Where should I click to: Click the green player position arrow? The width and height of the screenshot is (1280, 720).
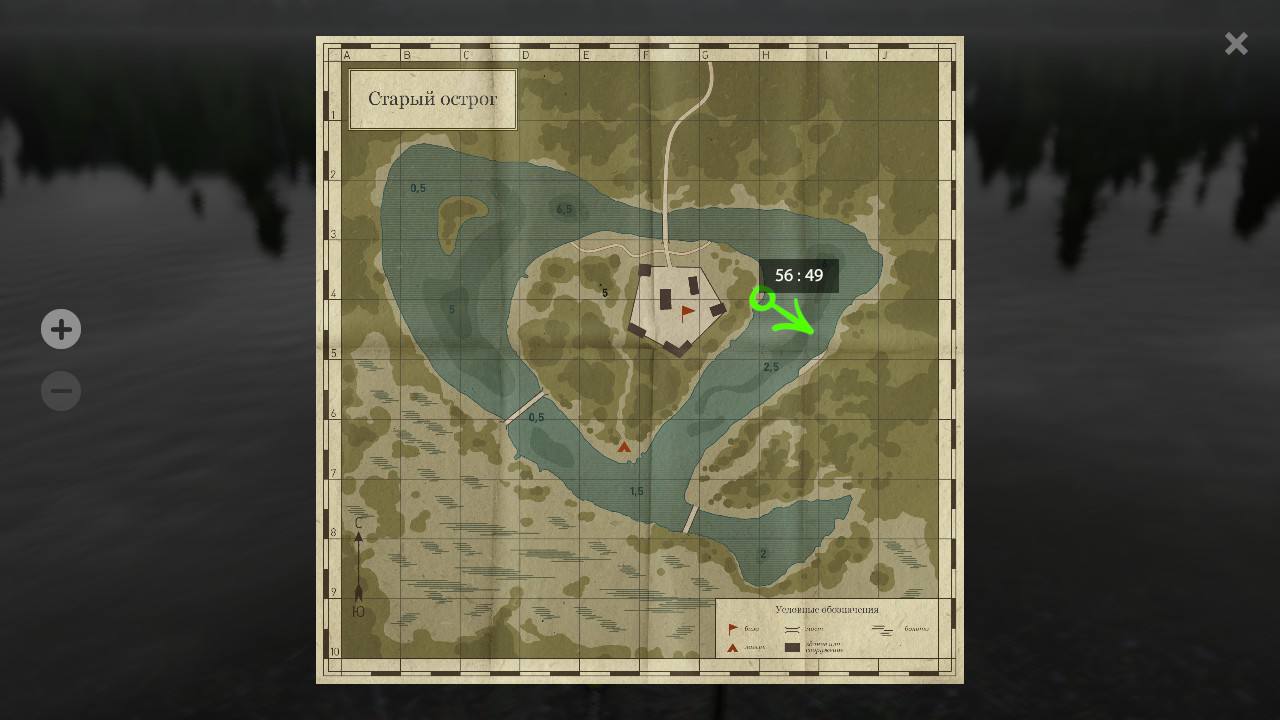pos(780,312)
